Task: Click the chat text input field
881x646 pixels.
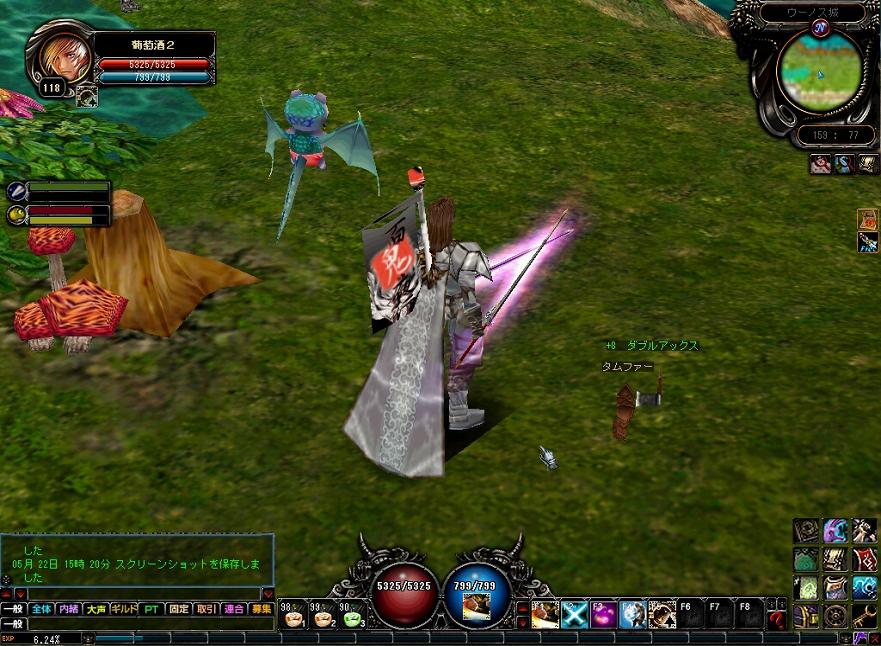Action: point(150,623)
